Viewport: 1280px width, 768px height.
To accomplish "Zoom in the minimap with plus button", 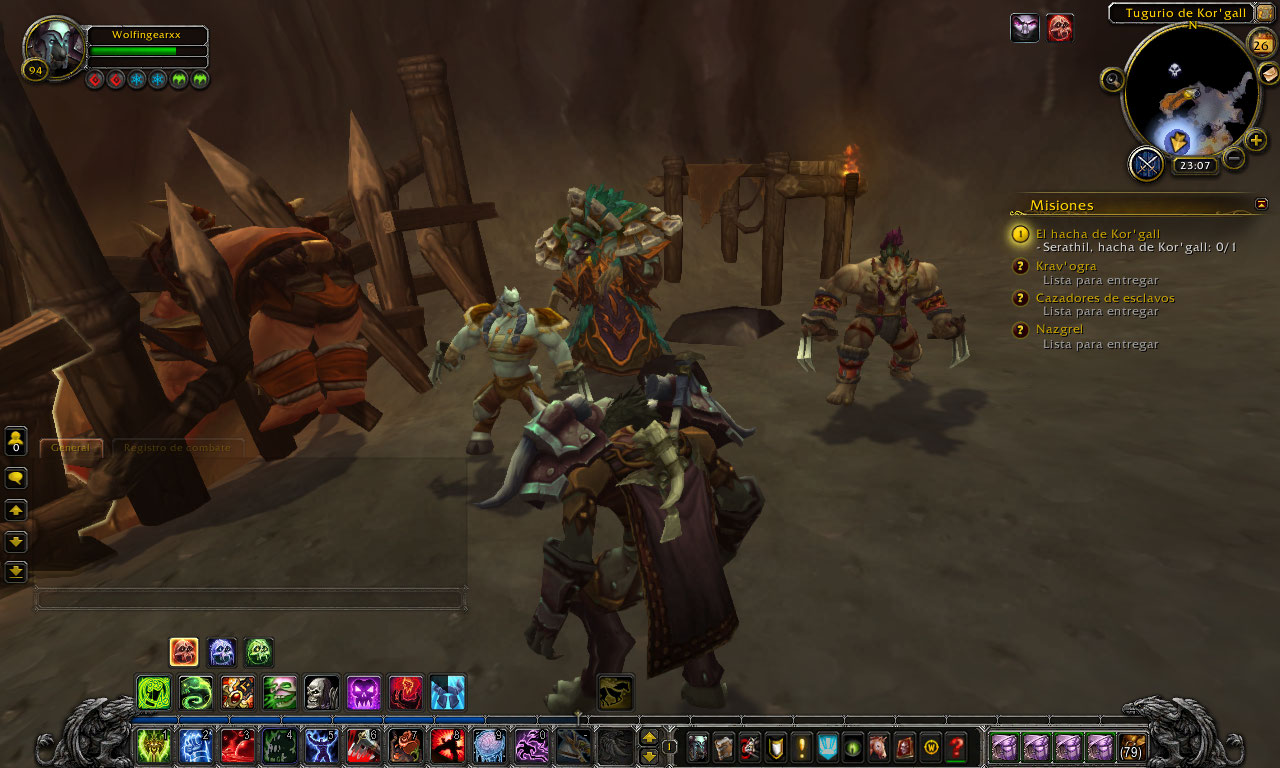I will [1257, 140].
